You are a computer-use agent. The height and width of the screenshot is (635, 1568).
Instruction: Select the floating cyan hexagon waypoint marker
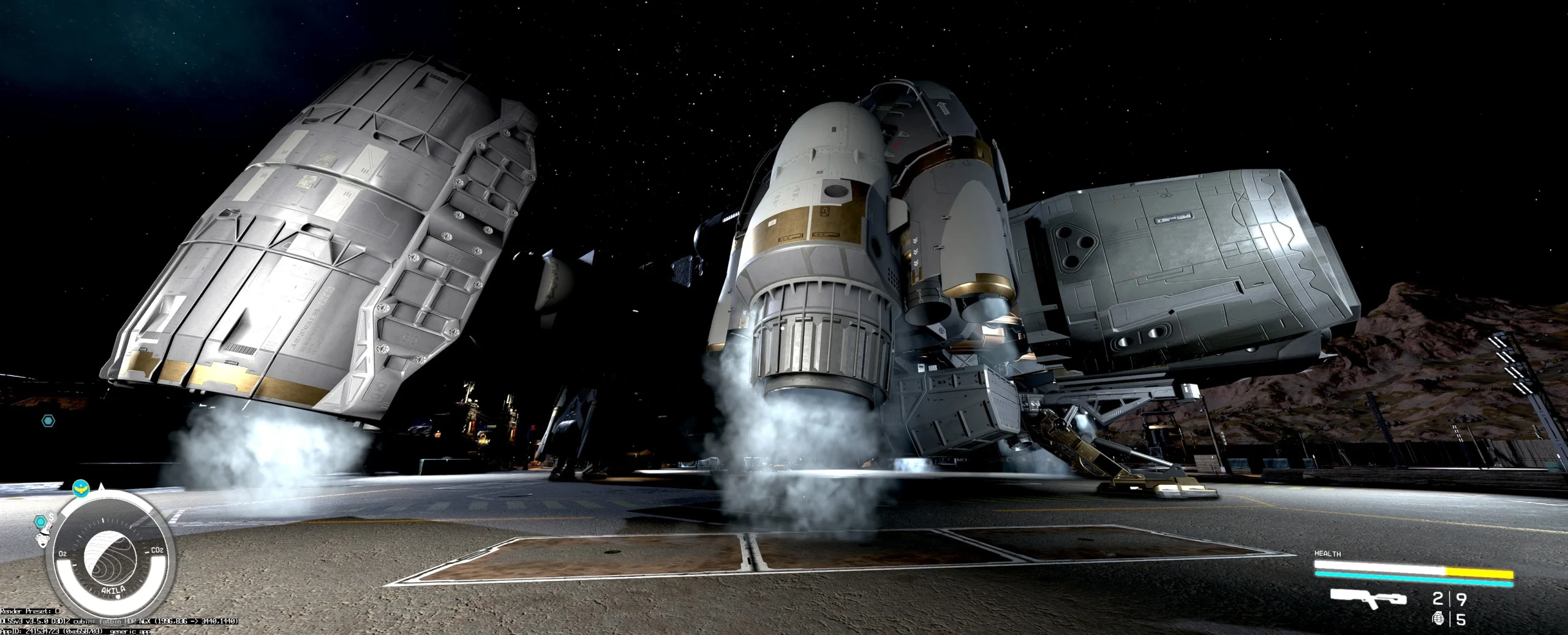pyautogui.click(x=48, y=421)
